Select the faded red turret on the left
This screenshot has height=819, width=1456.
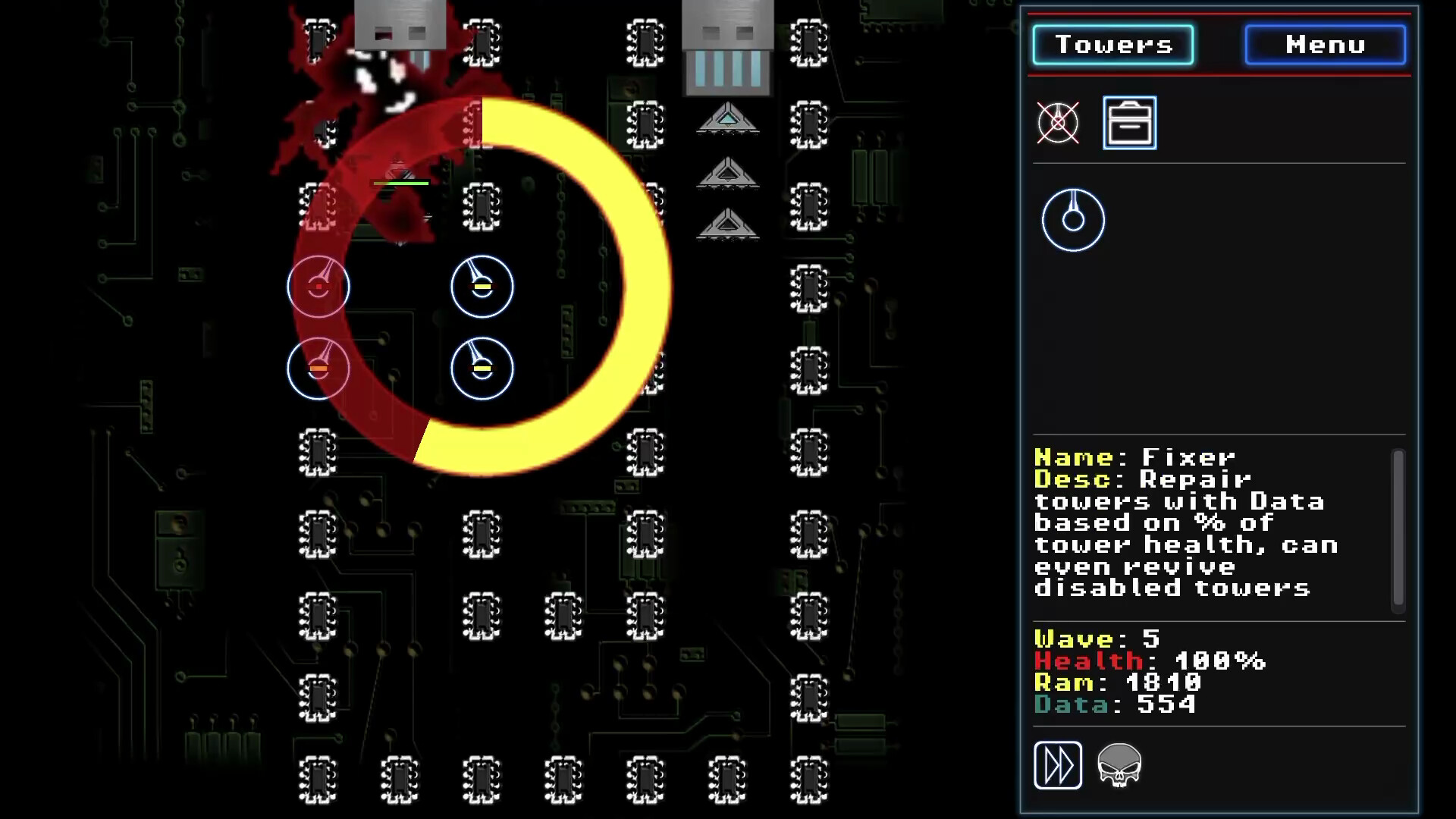[x=318, y=287]
